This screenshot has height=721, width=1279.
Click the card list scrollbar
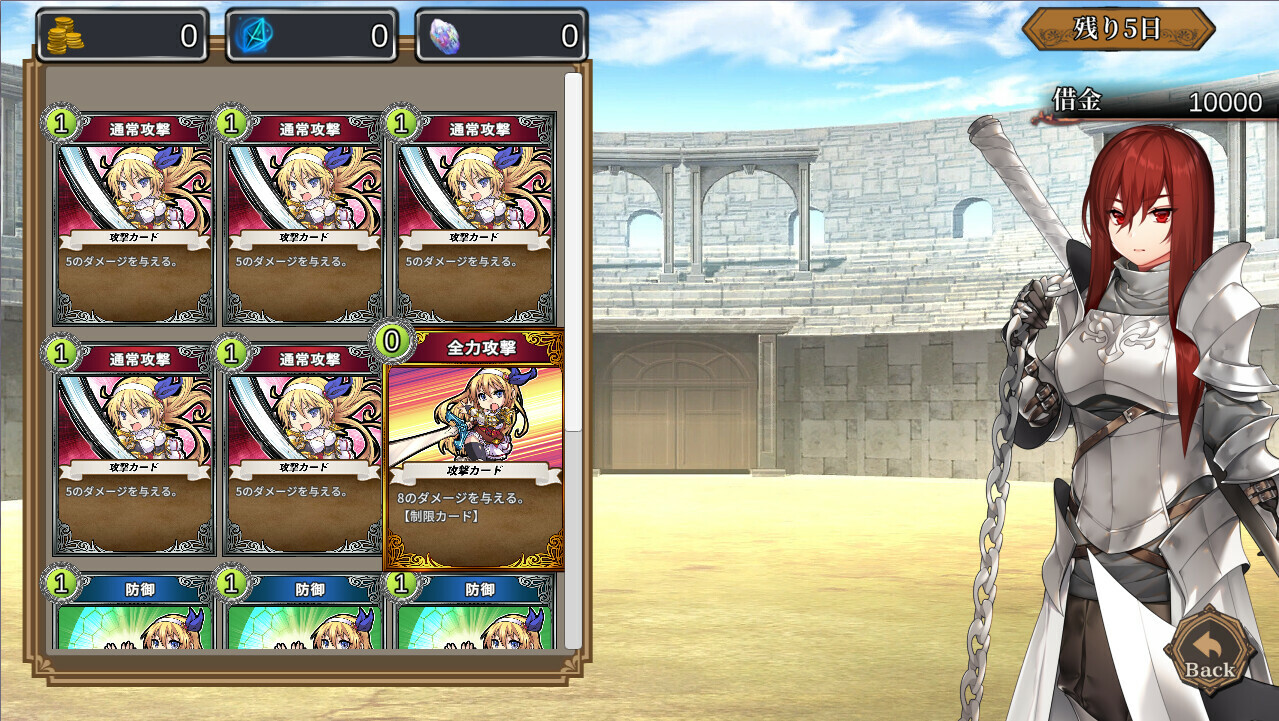[x=573, y=250]
